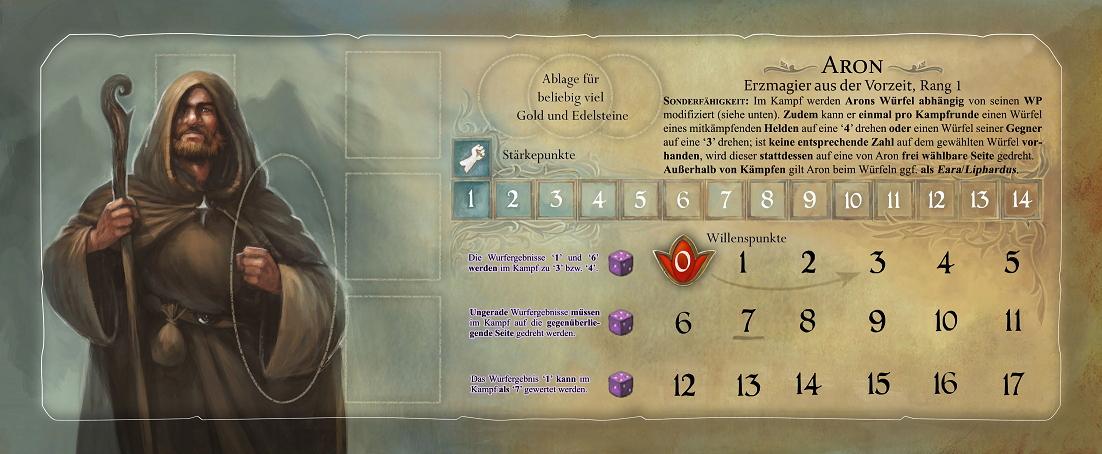Set willpower points to 3
This screenshot has height=454, width=1102.
coord(877,263)
